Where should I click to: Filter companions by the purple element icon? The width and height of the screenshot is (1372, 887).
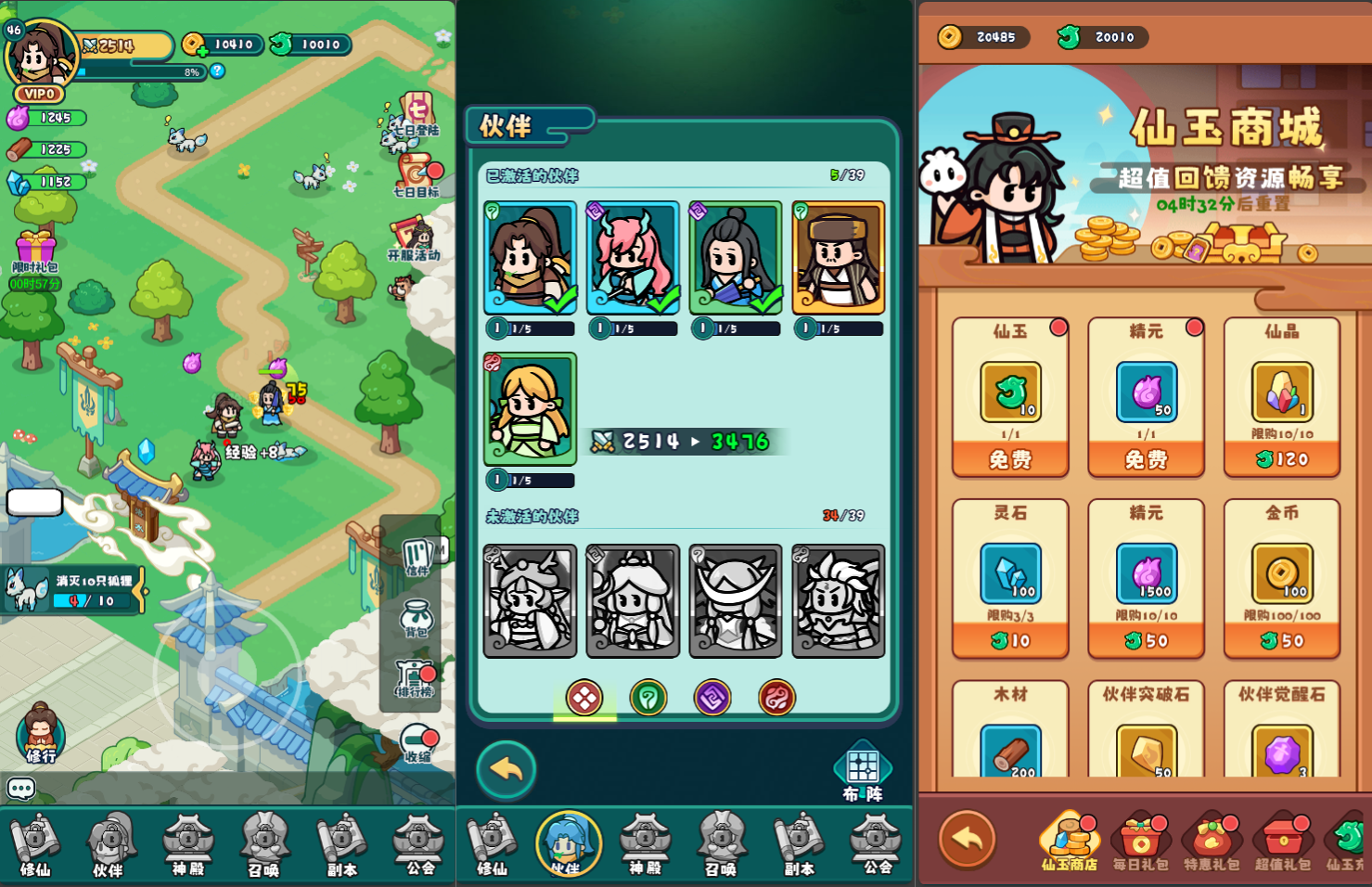[x=712, y=698]
